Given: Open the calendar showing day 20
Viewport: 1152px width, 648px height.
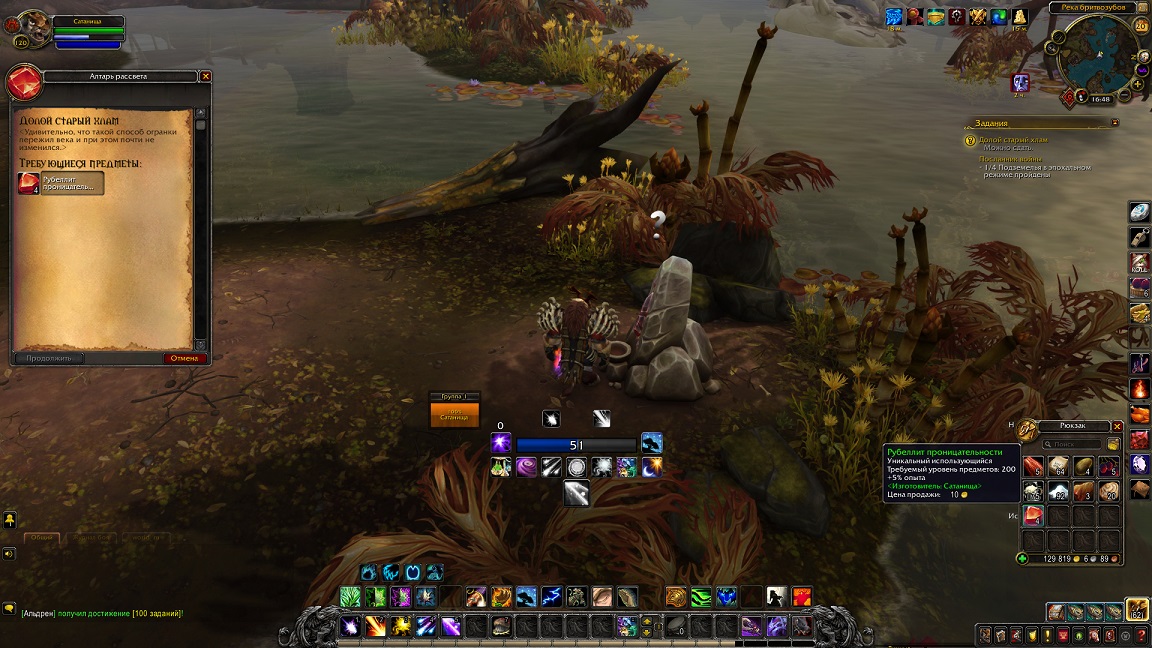Looking at the screenshot, I should pos(1141,26).
